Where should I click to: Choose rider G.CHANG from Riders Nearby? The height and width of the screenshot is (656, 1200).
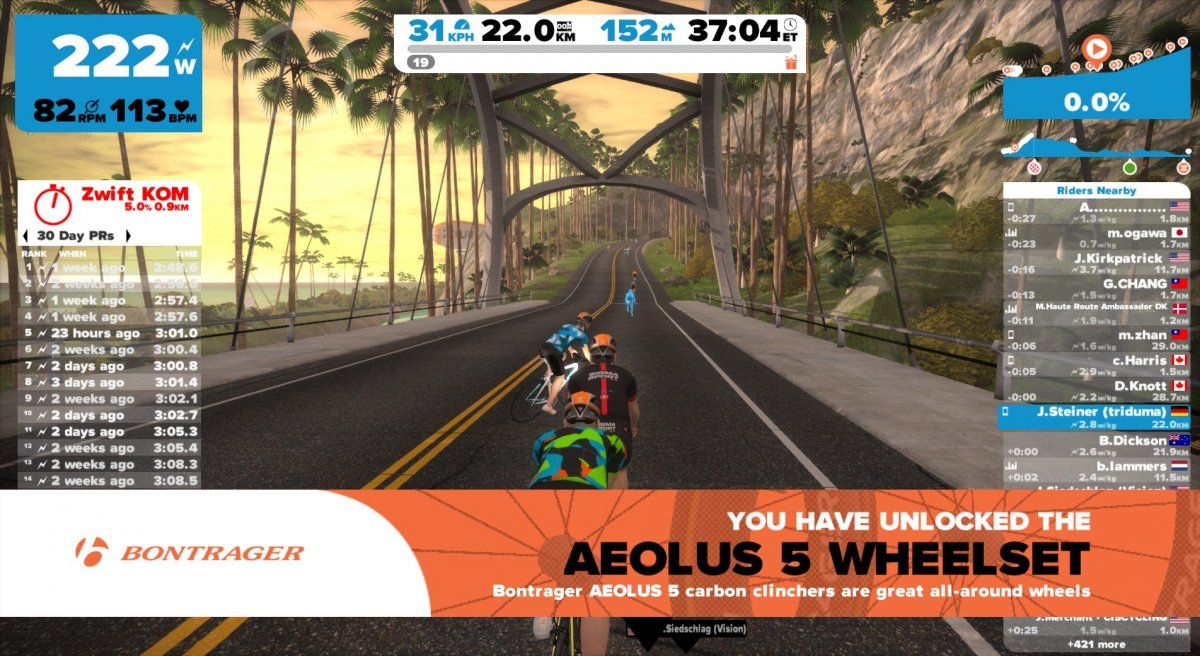coord(1098,289)
